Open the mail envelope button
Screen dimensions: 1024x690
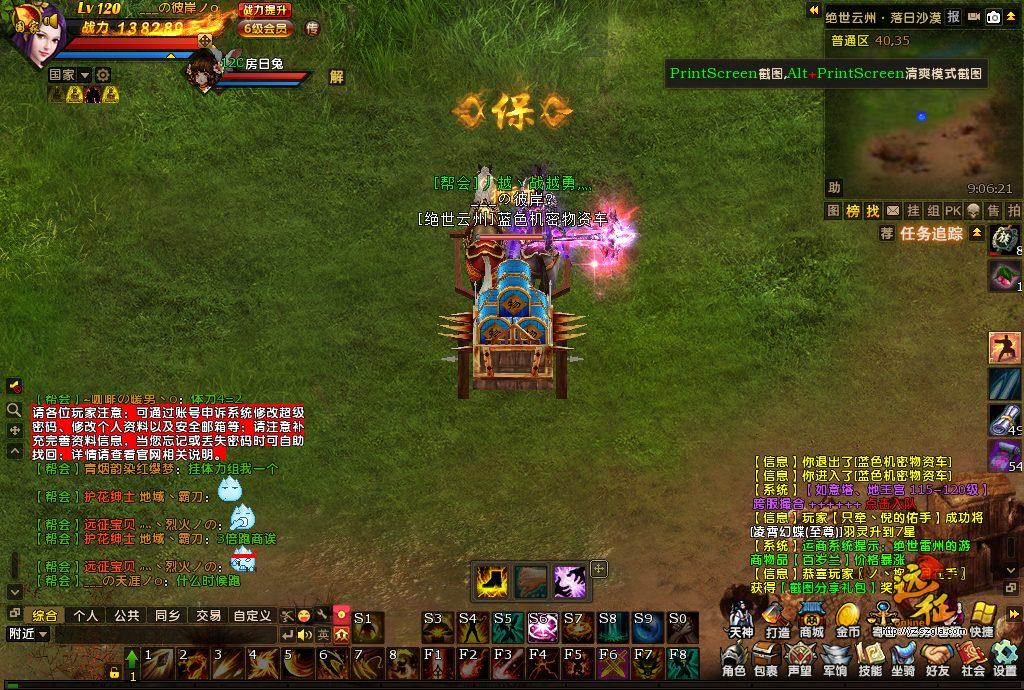coord(892,211)
